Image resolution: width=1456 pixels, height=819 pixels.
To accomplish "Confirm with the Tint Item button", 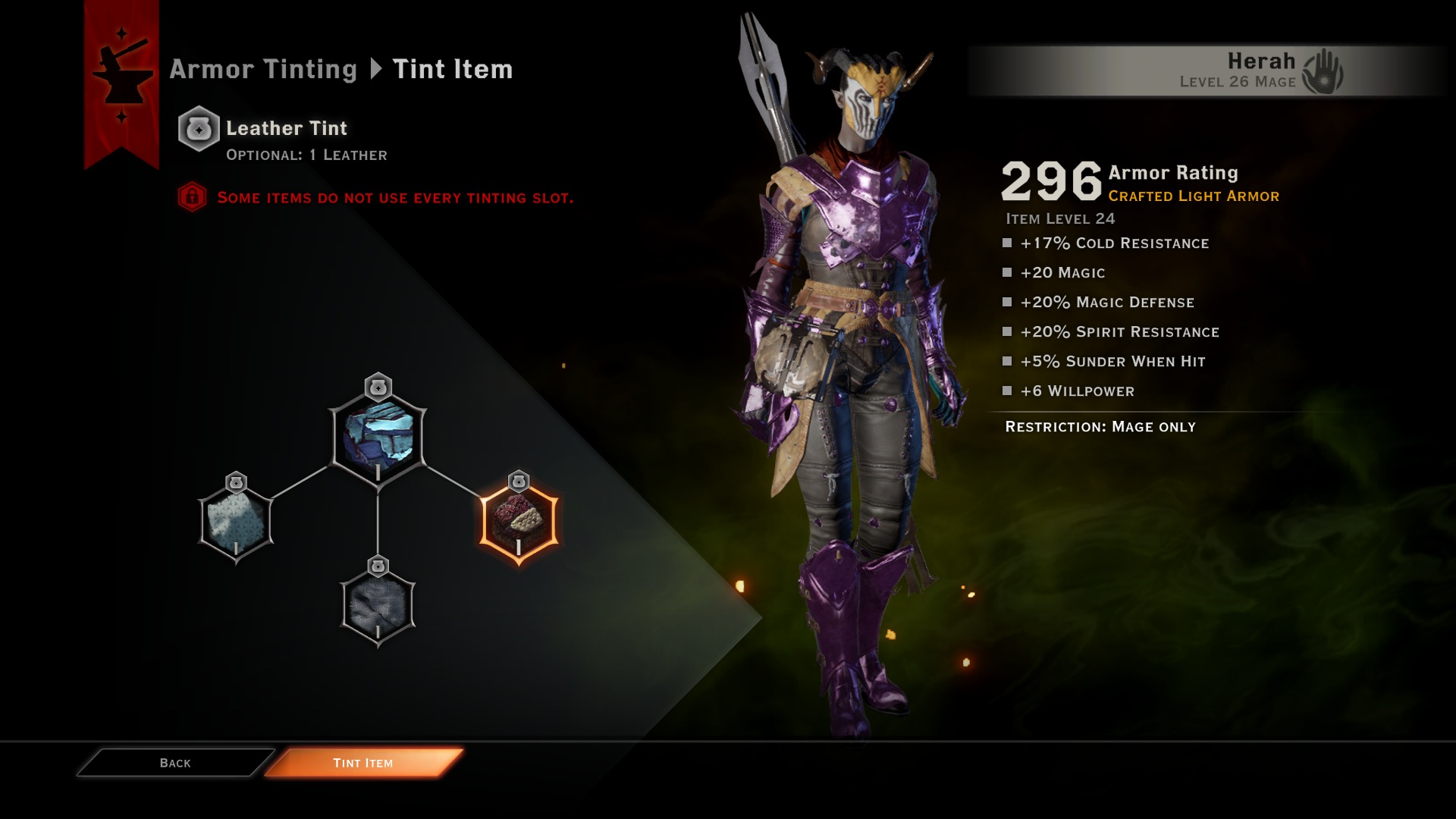I will tap(363, 763).
